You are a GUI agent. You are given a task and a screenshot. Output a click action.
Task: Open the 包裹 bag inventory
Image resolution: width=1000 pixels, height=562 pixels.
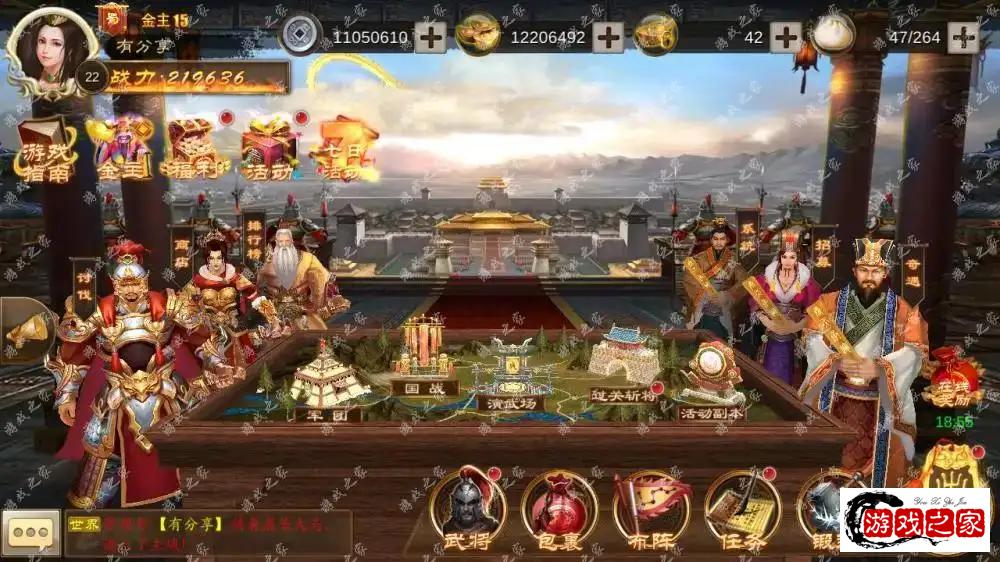pyautogui.click(x=559, y=510)
